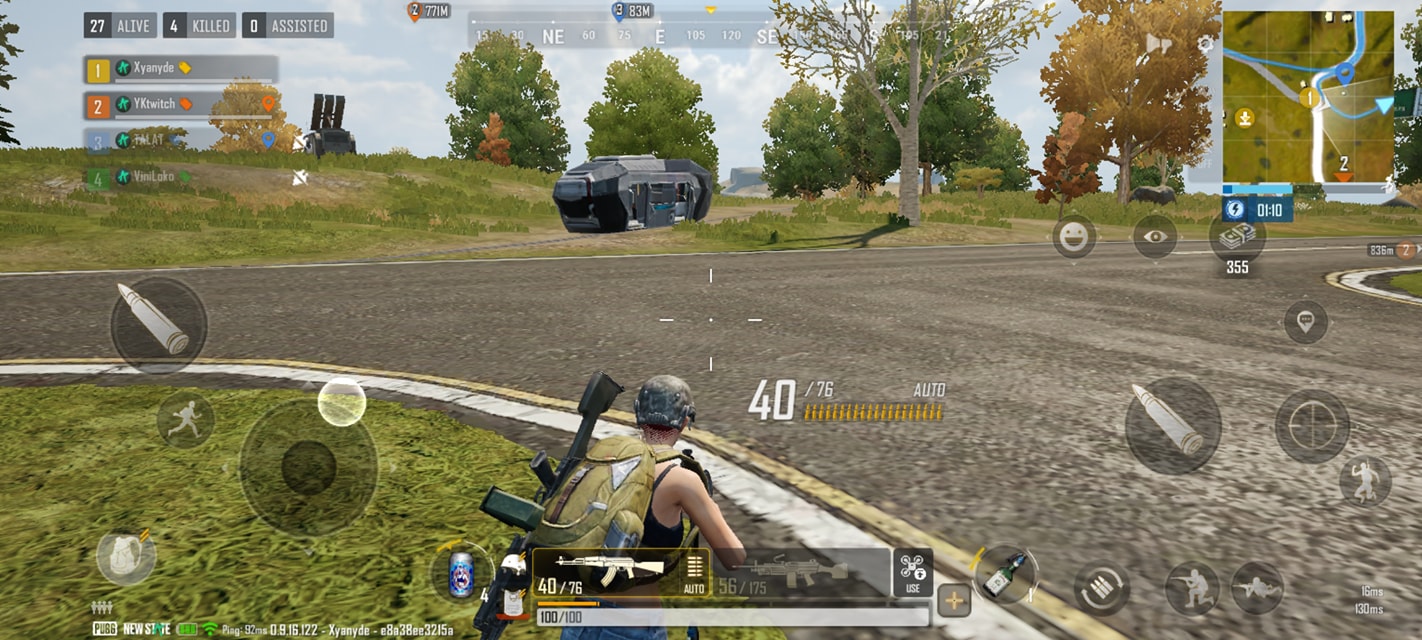
Task: Crouch using the kneeling soldier button
Action: tap(1192, 588)
